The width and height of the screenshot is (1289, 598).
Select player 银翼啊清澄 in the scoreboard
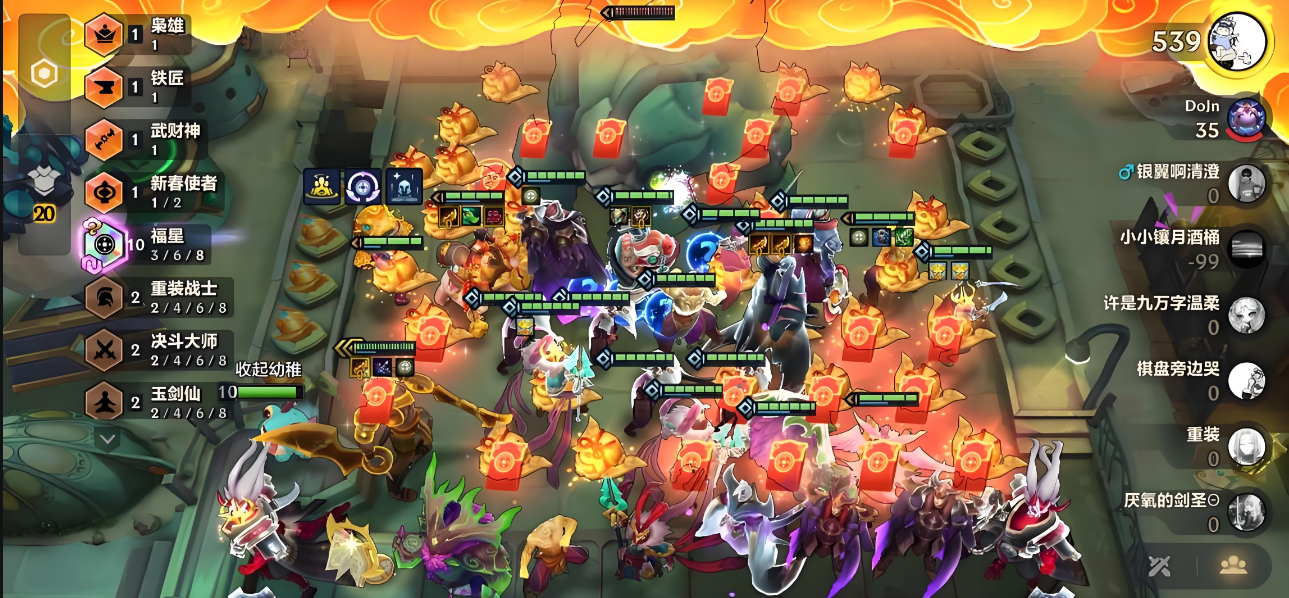click(1246, 183)
